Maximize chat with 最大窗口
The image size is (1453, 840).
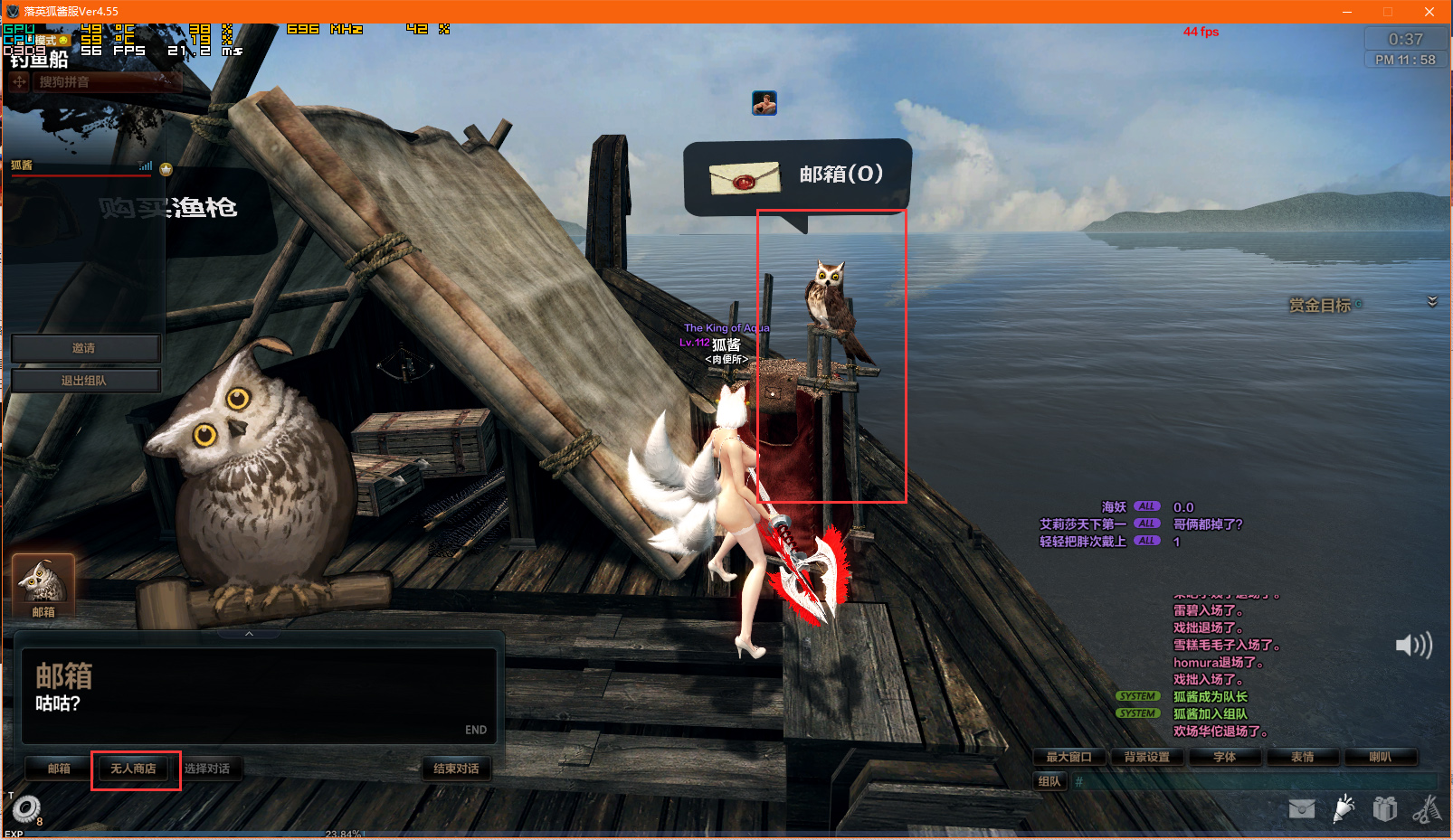click(1069, 757)
